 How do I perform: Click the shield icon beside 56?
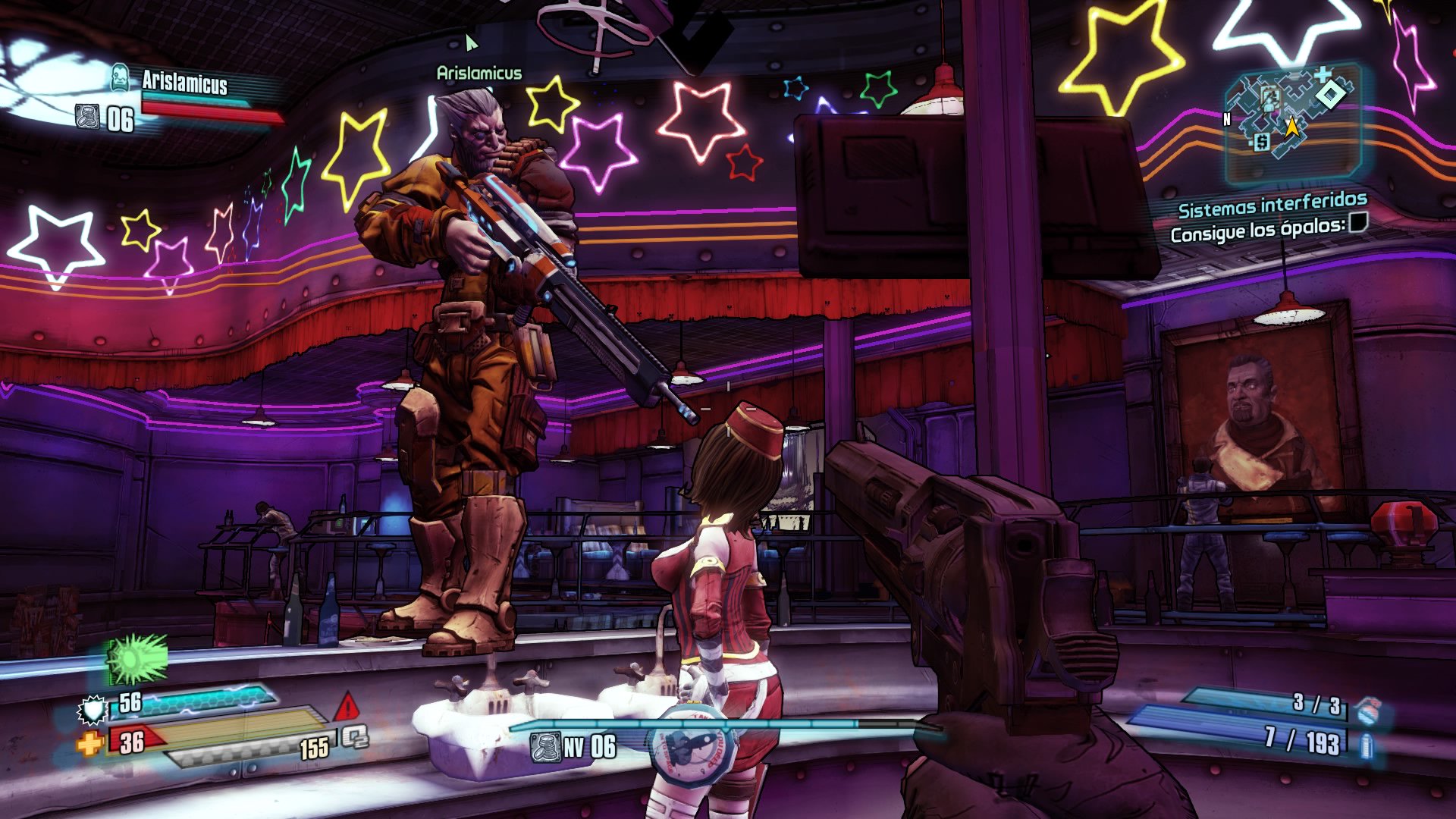point(93,710)
